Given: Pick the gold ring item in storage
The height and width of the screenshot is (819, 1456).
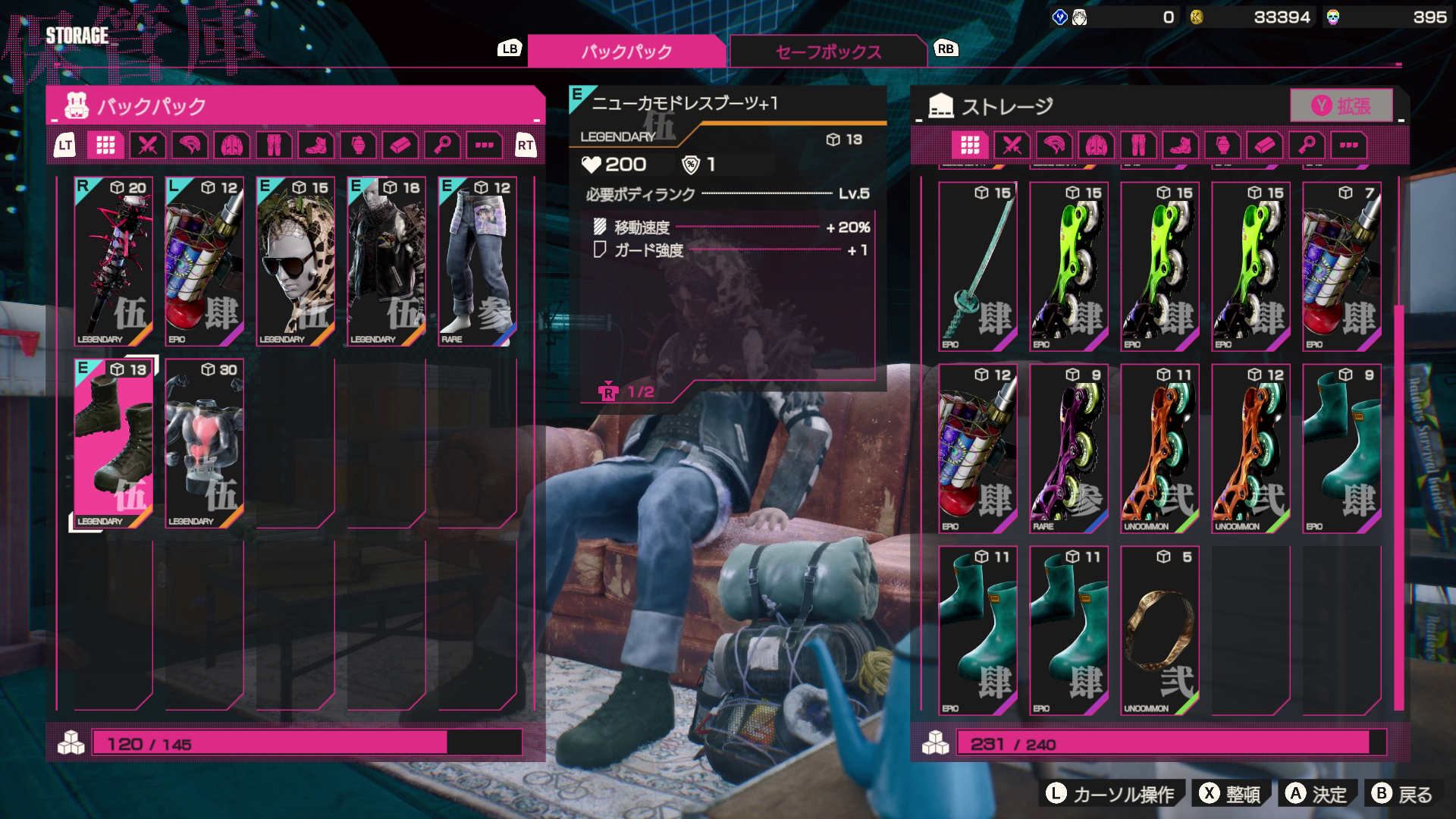Looking at the screenshot, I should pos(1159,631).
